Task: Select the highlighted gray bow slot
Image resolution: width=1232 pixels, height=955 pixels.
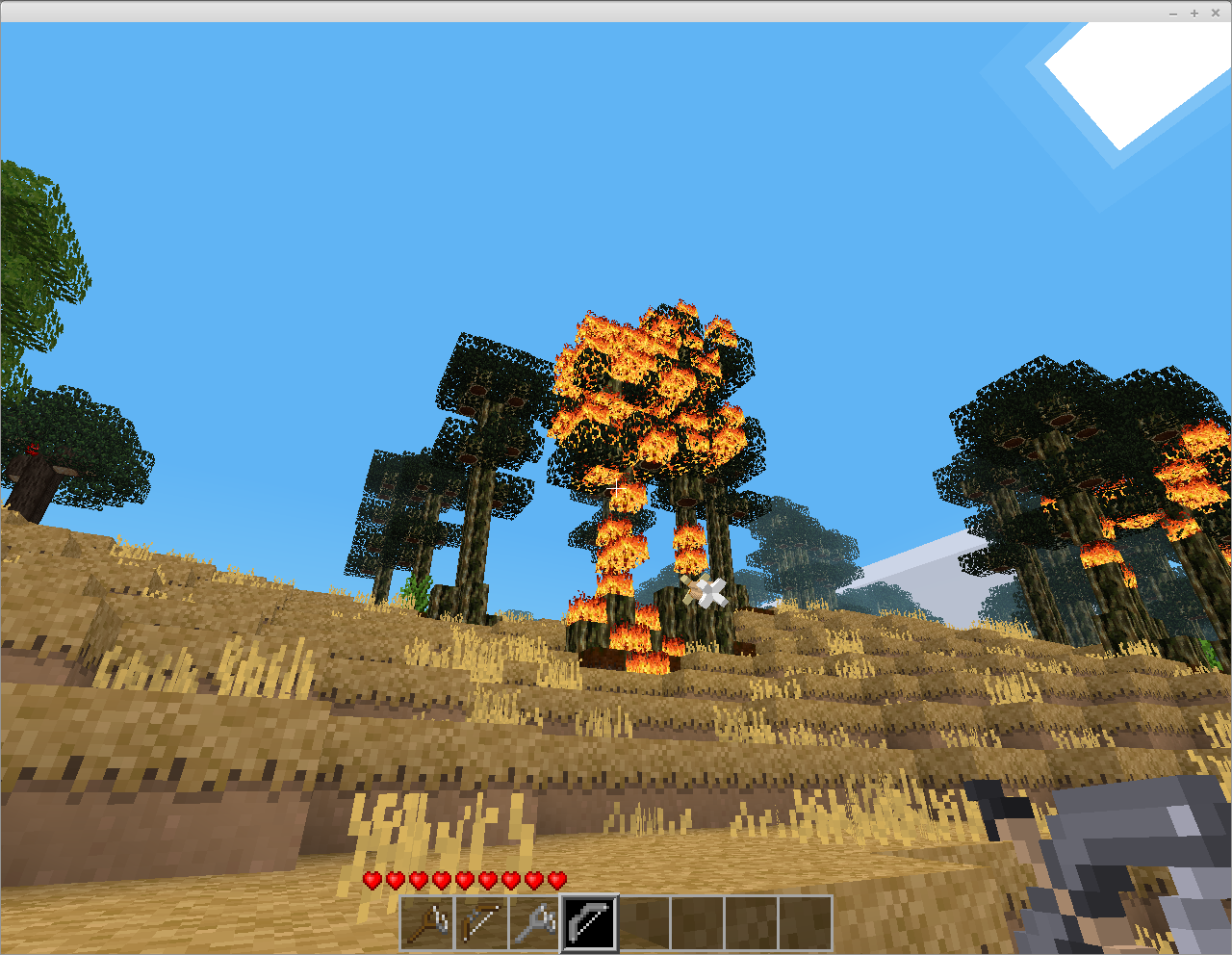Action: 589,924
